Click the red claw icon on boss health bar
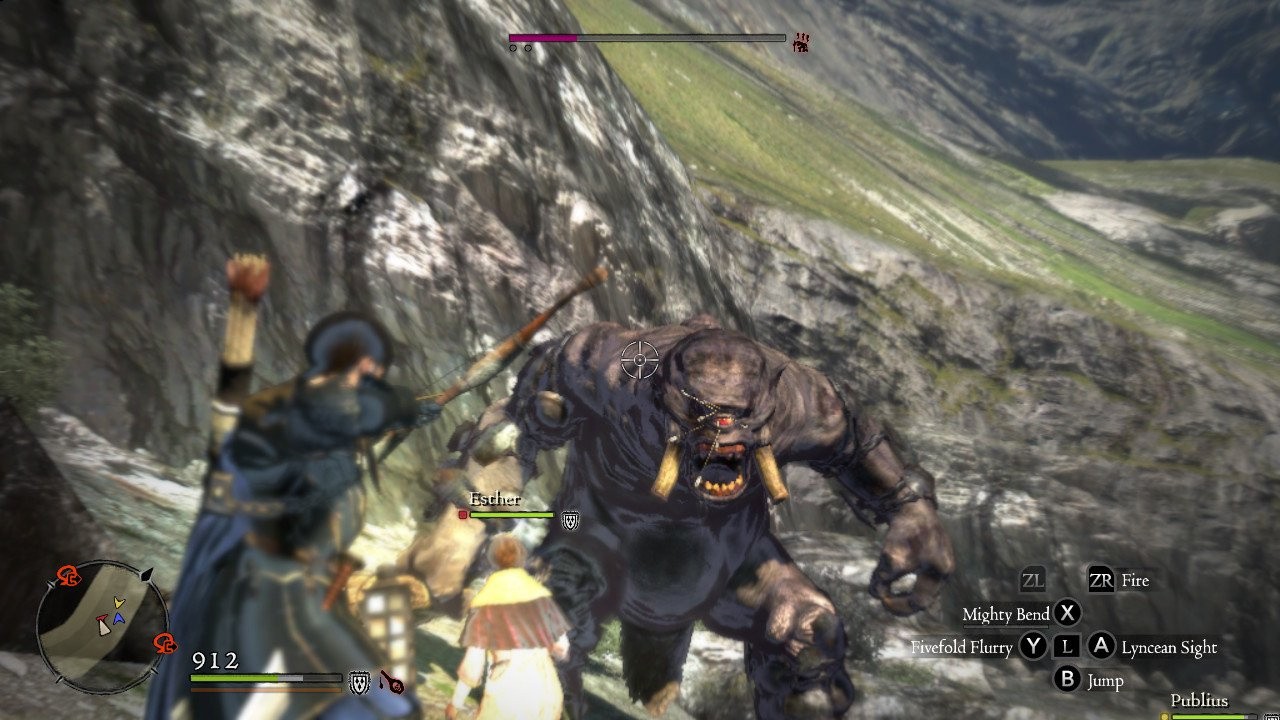Image resolution: width=1280 pixels, height=720 pixels. click(x=801, y=42)
